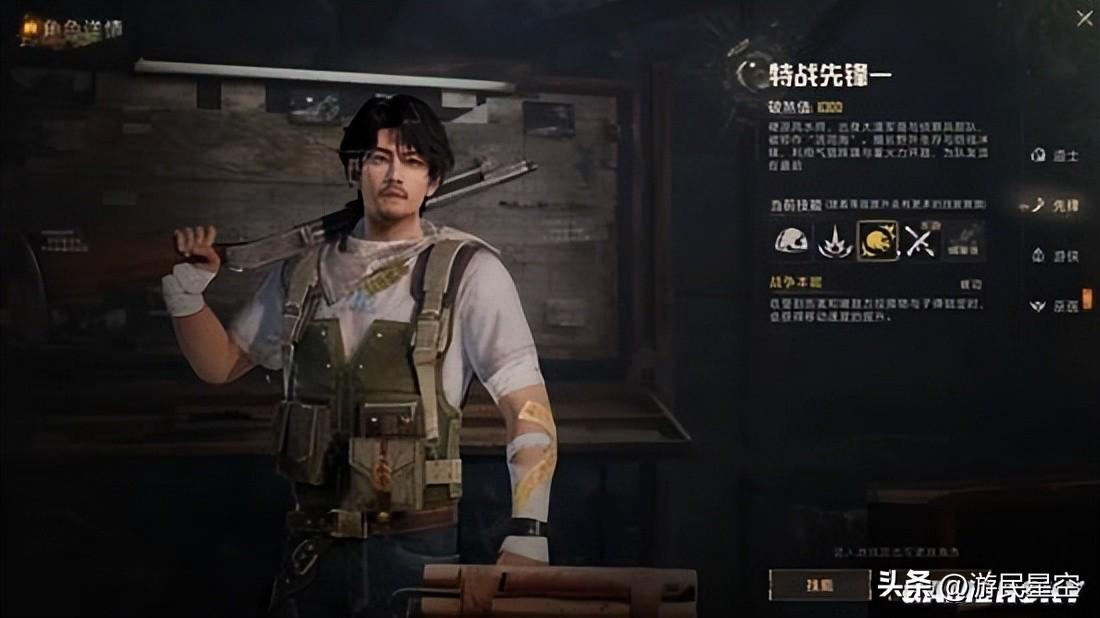
Task: Select the dimmed locked skill slot
Action: click(964, 241)
